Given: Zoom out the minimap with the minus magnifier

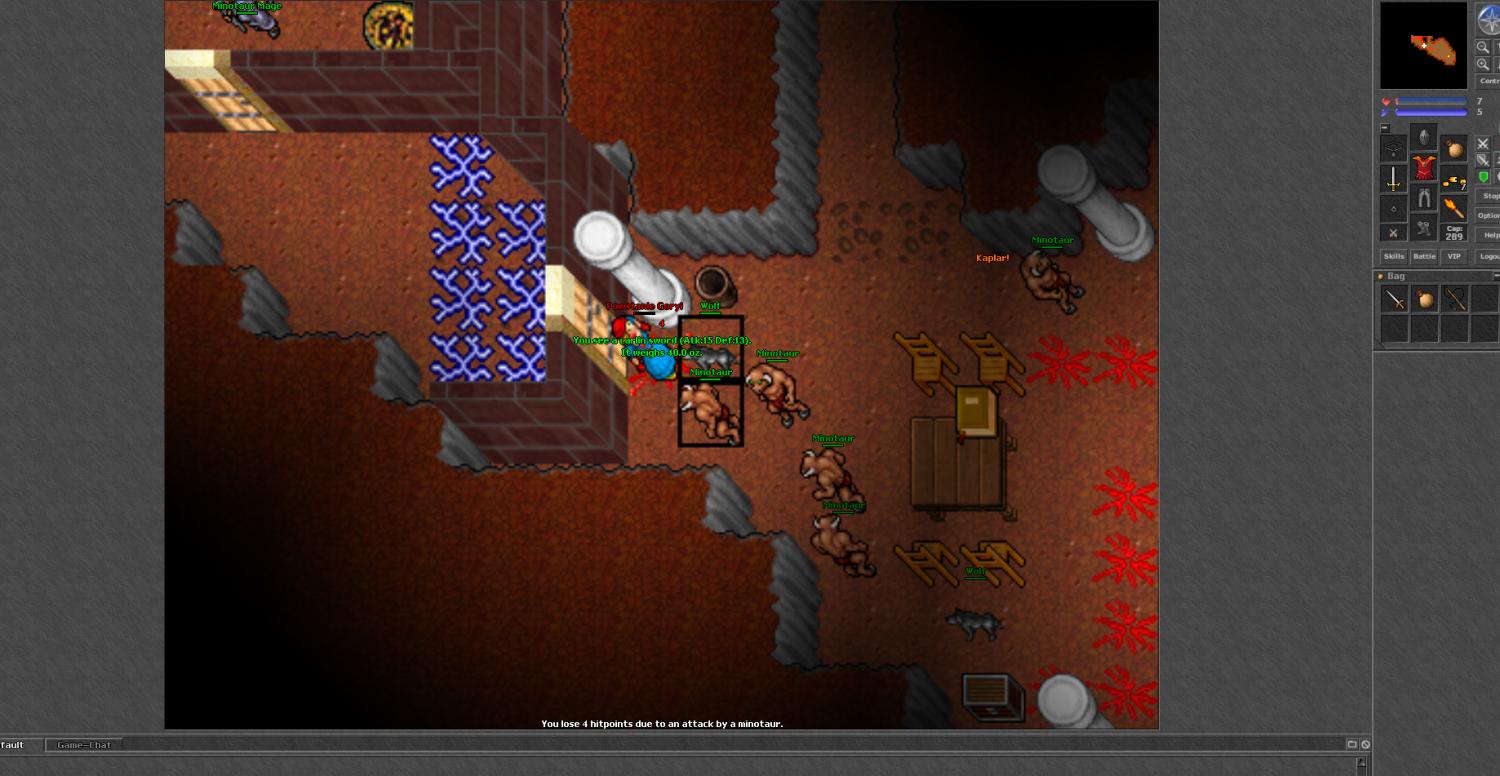Looking at the screenshot, I should [x=1483, y=47].
